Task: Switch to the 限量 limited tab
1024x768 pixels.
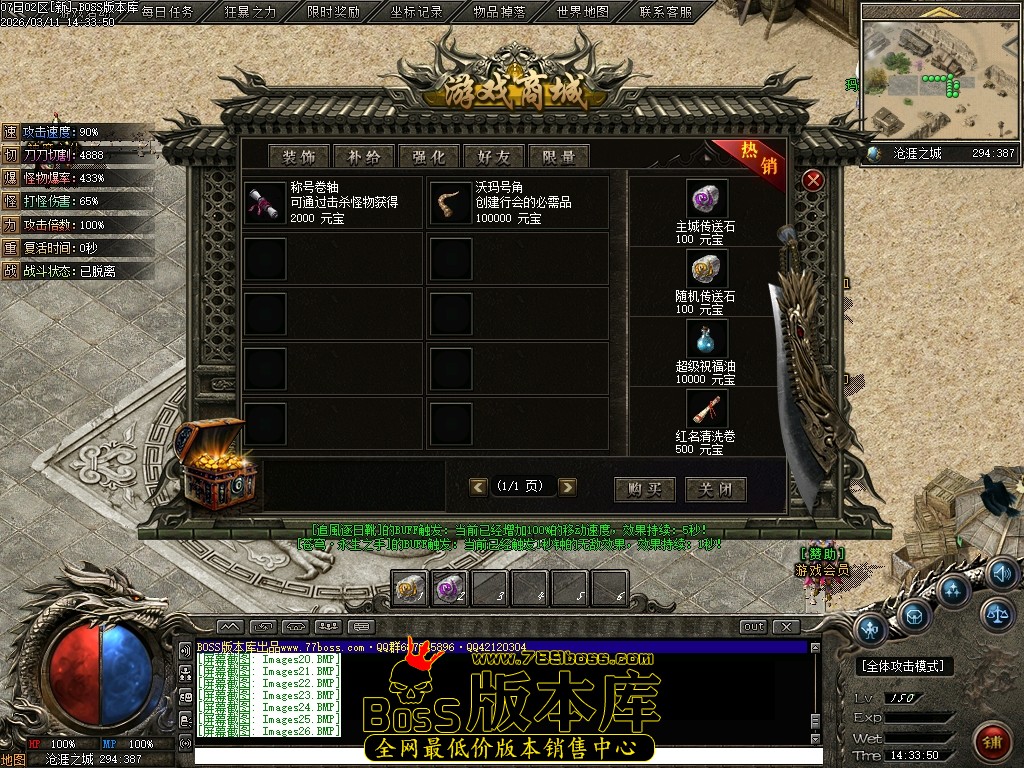Action: pos(559,156)
